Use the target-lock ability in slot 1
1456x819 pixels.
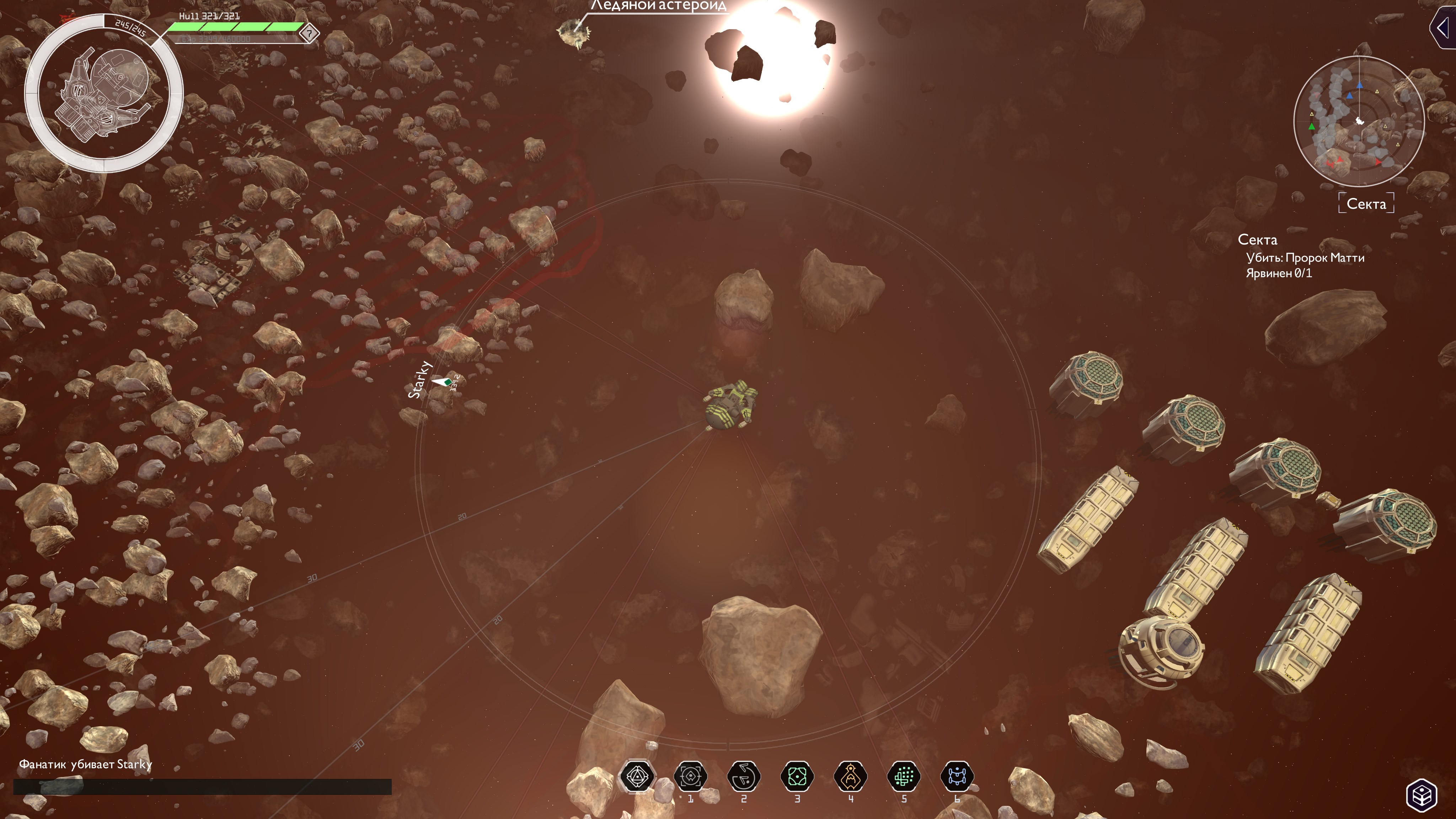(x=690, y=777)
